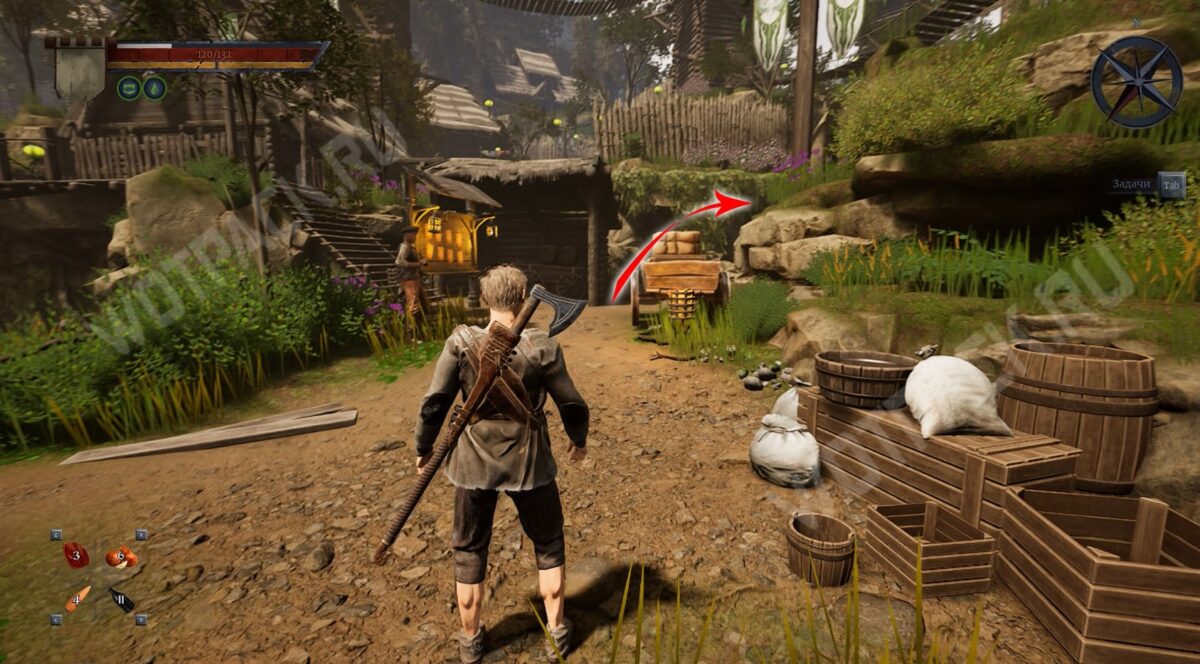The height and width of the screenshot is (664, 1200).
Task: Select the raw meat quick slot
Action: tap(76, 555)
